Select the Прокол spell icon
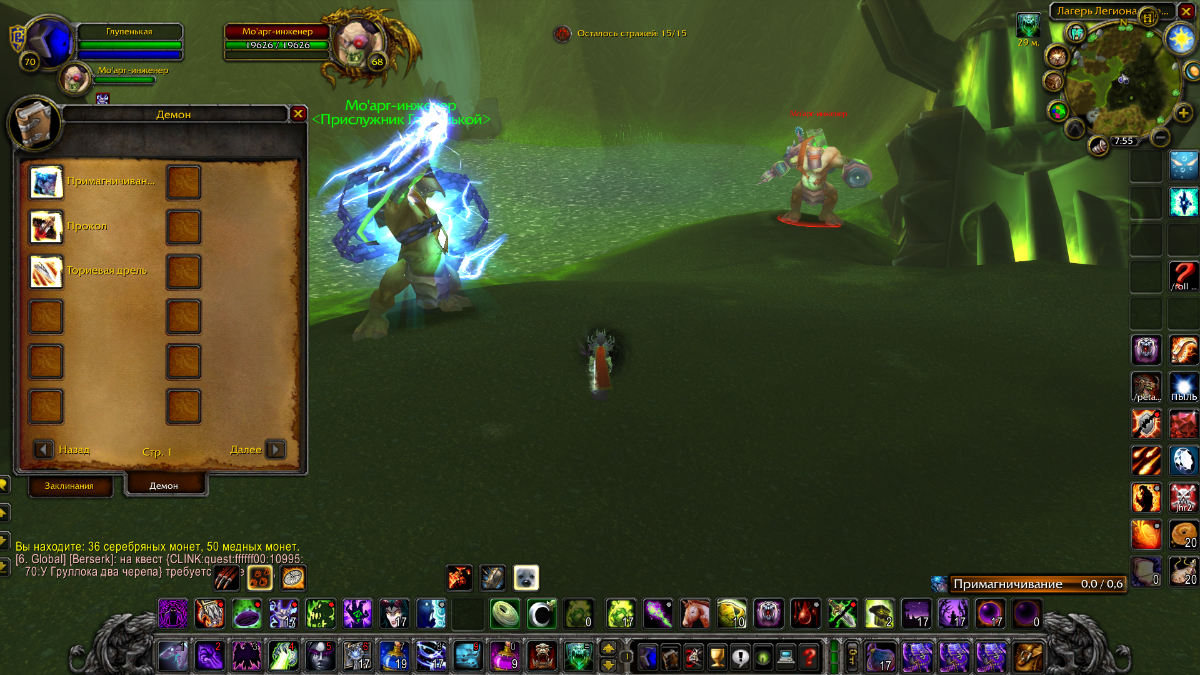 pos(46,227)
